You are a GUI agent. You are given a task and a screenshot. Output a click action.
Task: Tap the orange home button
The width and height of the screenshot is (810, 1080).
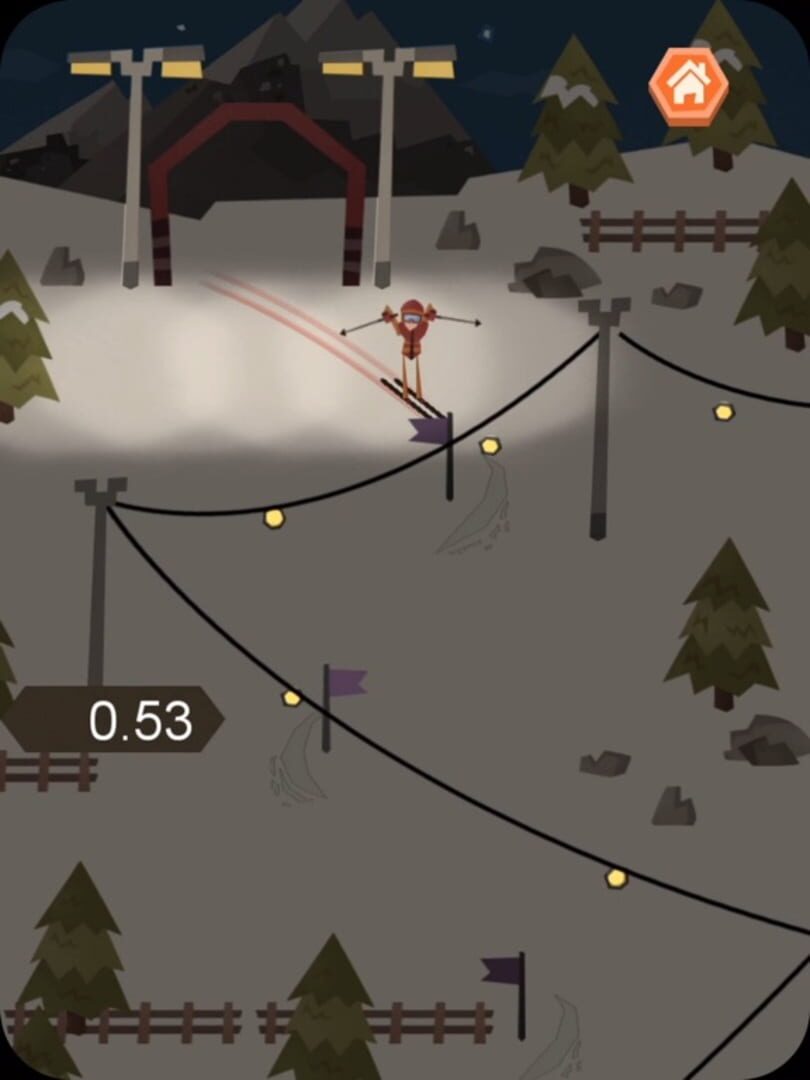(x=688, y=87)
